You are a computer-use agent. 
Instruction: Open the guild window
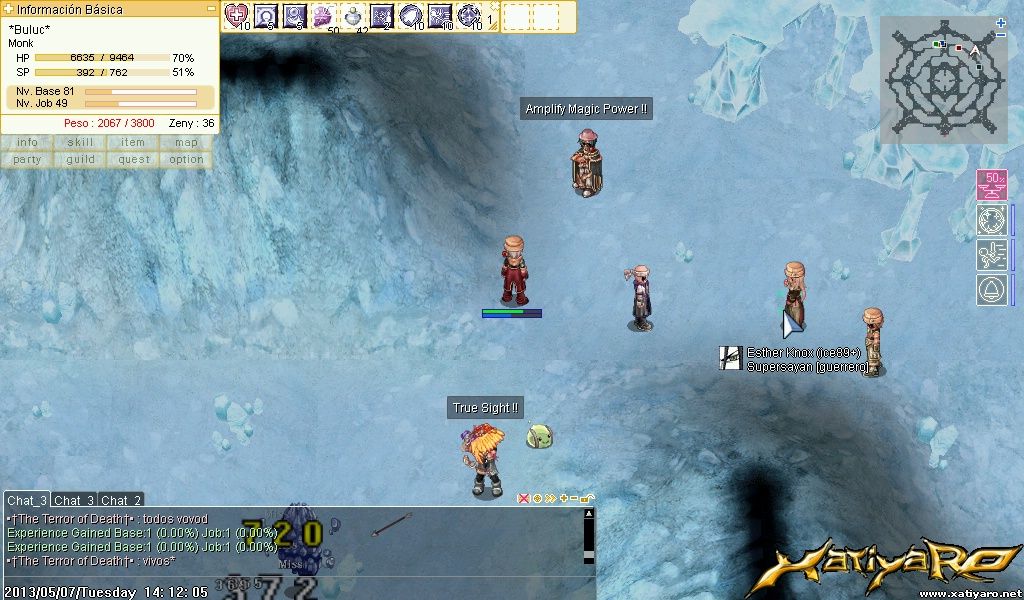click(81, 159)
